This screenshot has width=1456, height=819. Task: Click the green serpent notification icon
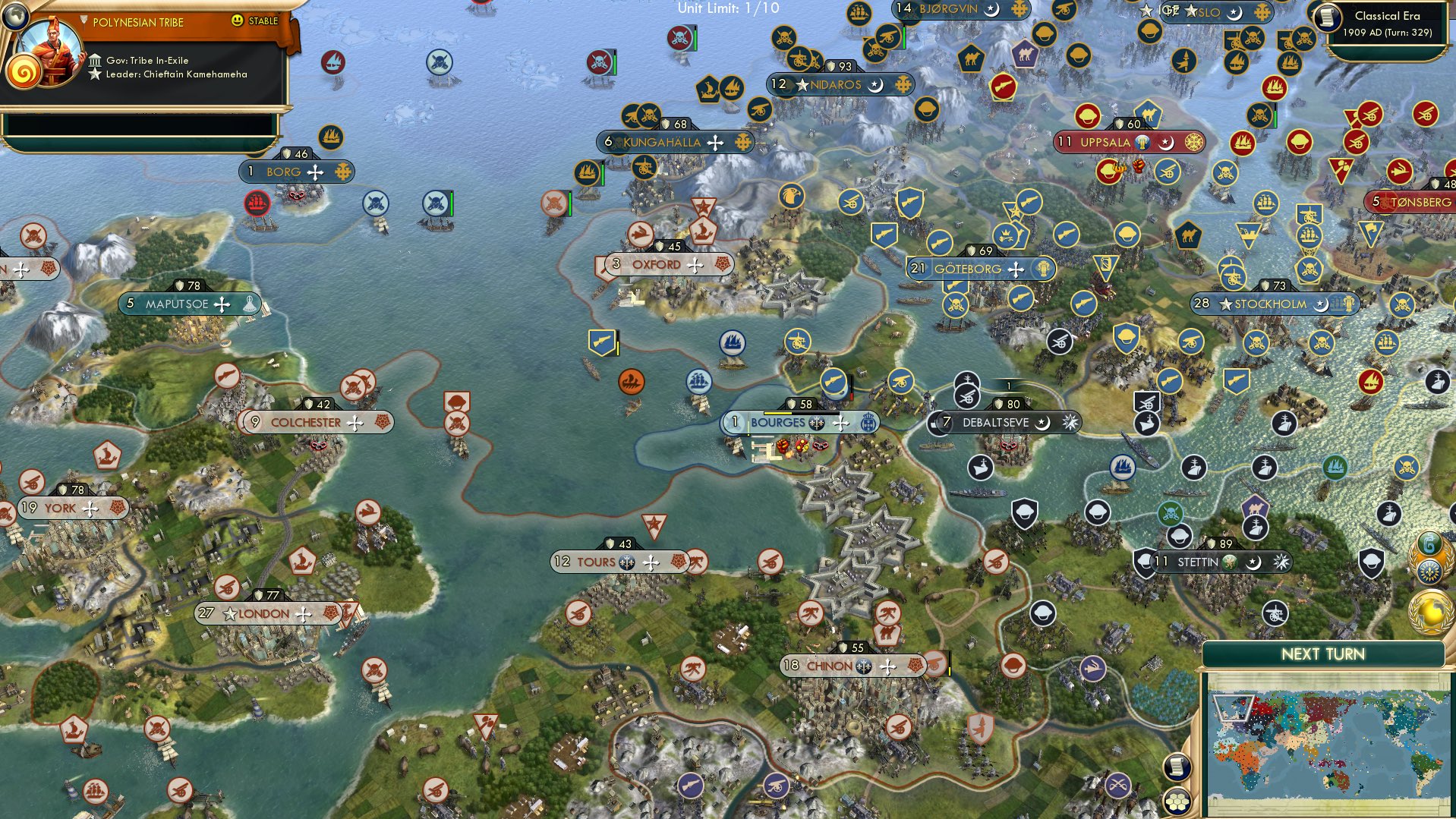pyautogui.click(x=1429, y=540)
